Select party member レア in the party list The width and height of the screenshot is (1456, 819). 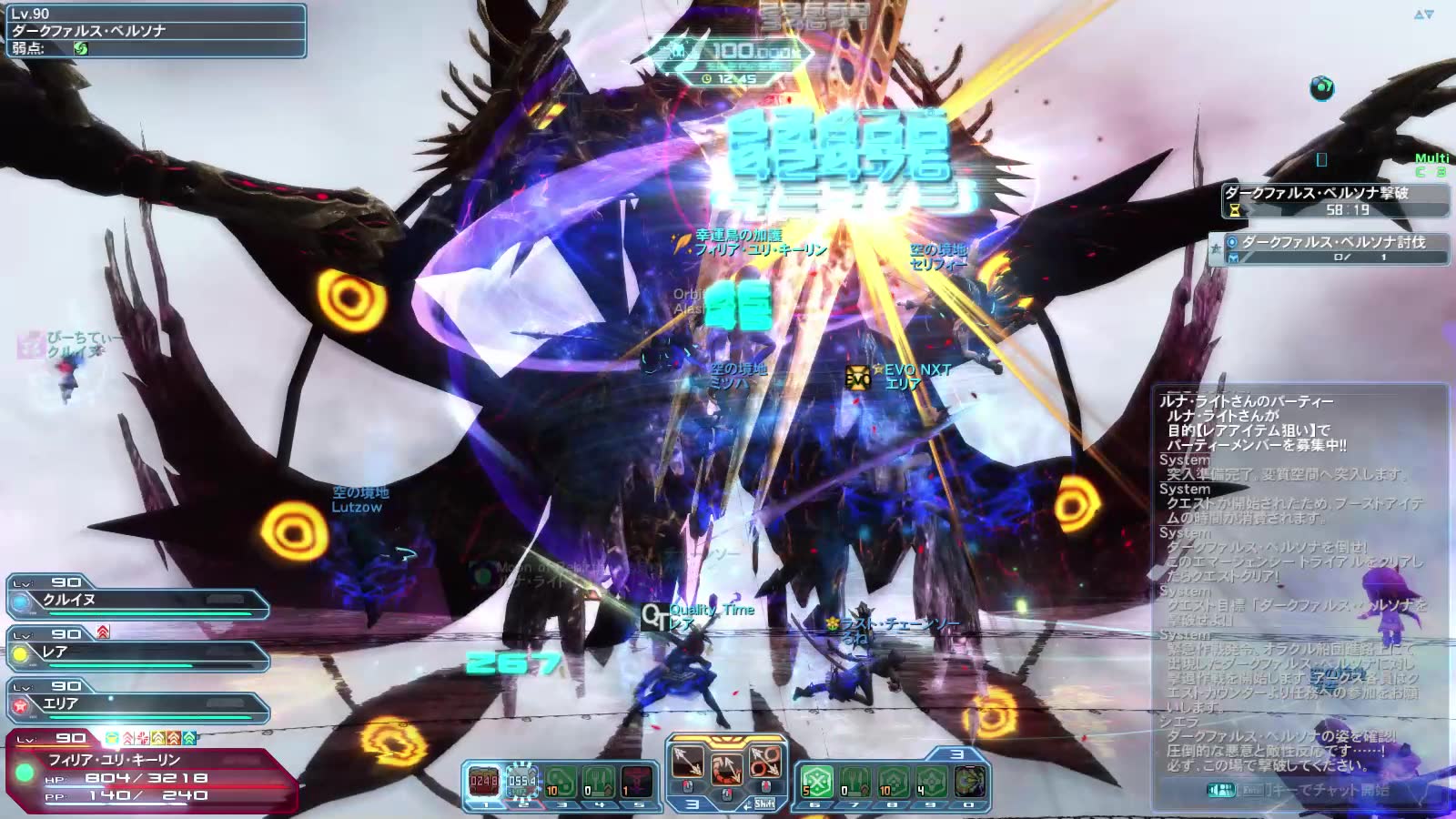click(136, 652)
